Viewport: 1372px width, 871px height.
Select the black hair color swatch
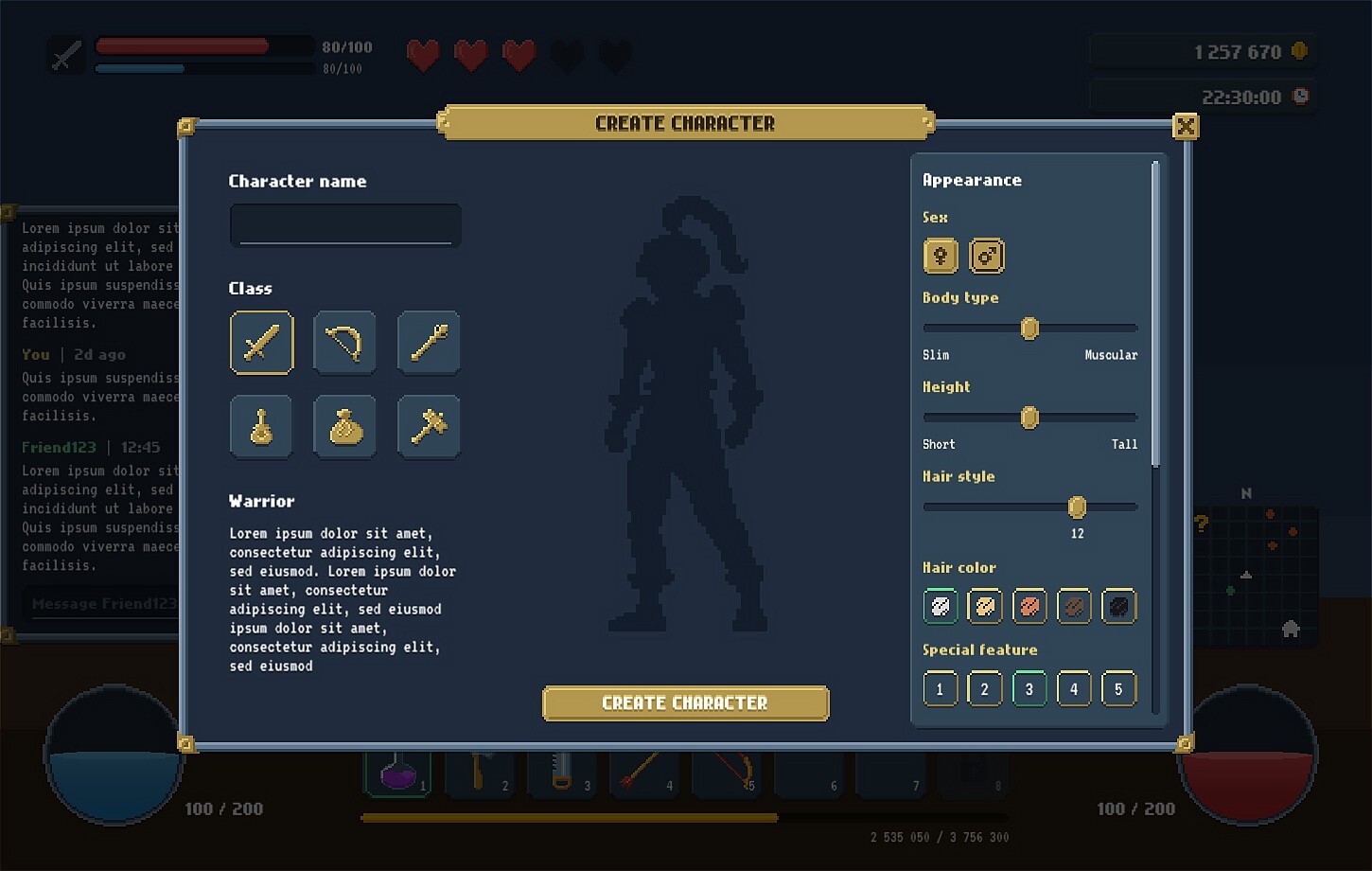coord(1118,606)
